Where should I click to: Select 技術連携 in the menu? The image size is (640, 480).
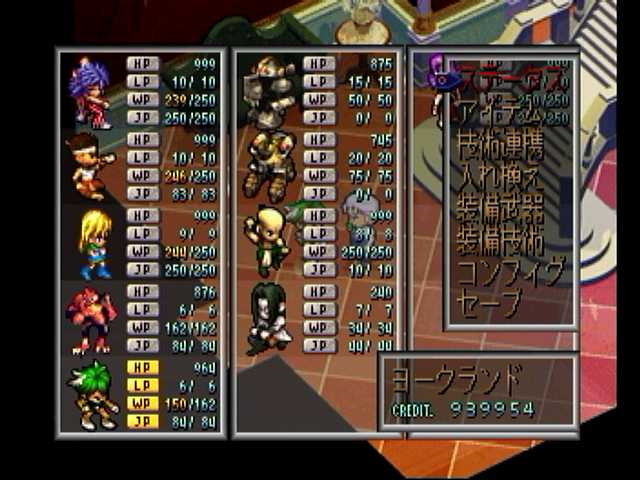[500, 147]
